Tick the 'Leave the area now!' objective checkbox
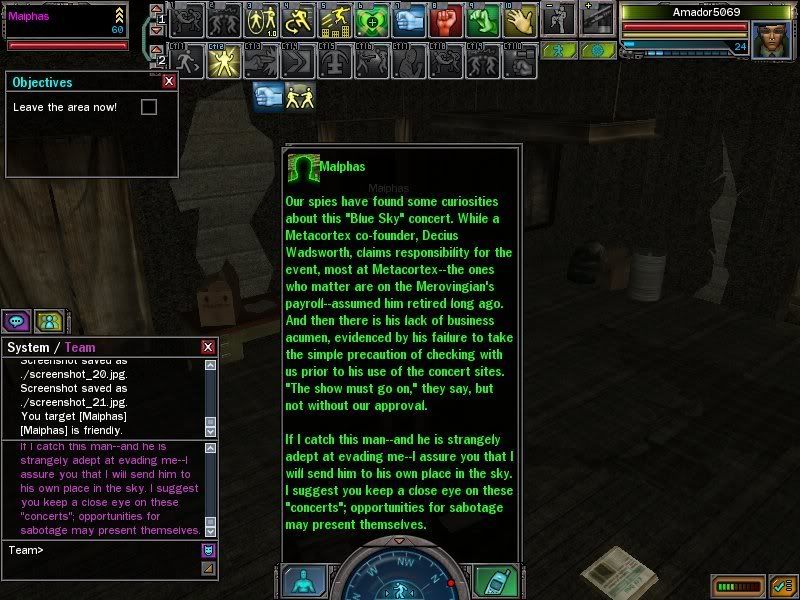 coord(149,107)
